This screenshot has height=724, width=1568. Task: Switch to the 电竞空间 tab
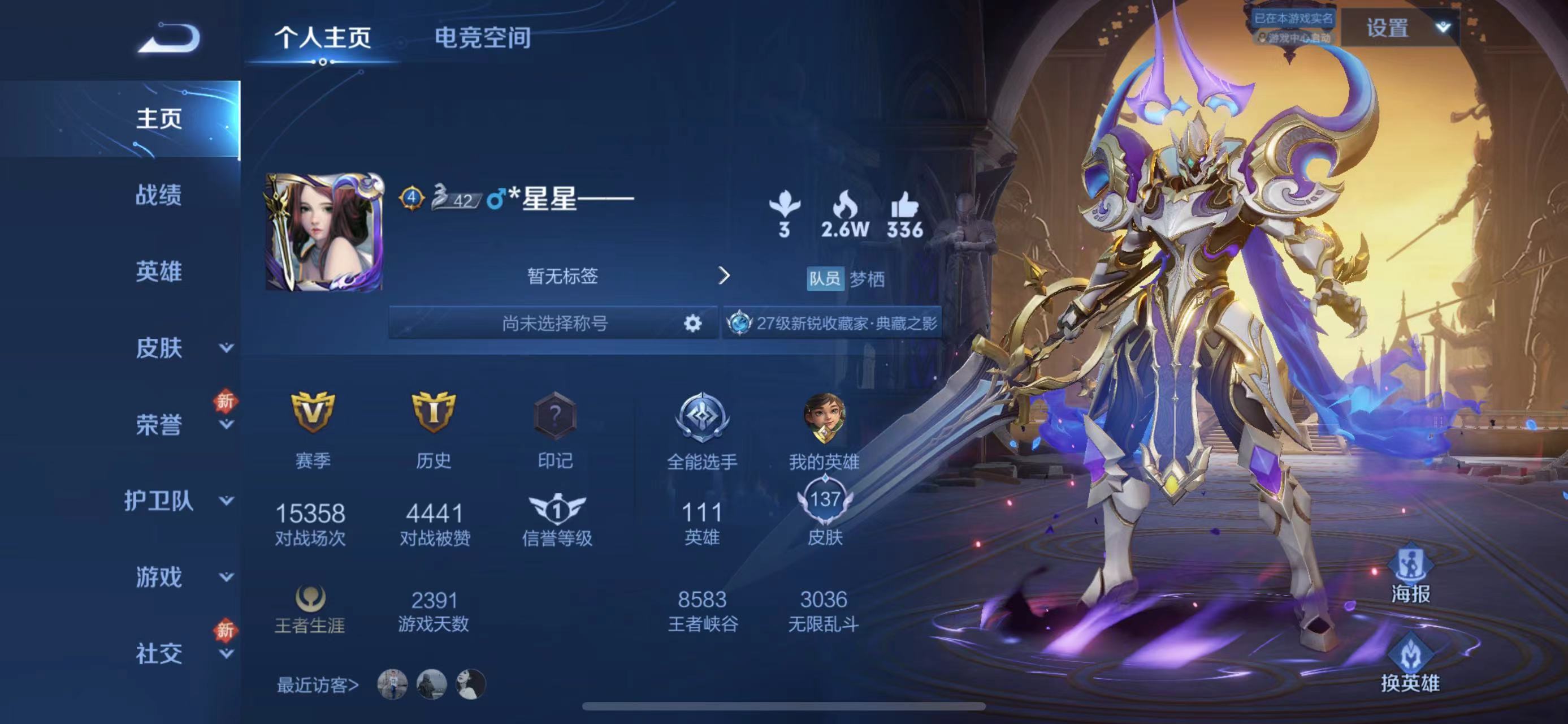pos(482,38)
